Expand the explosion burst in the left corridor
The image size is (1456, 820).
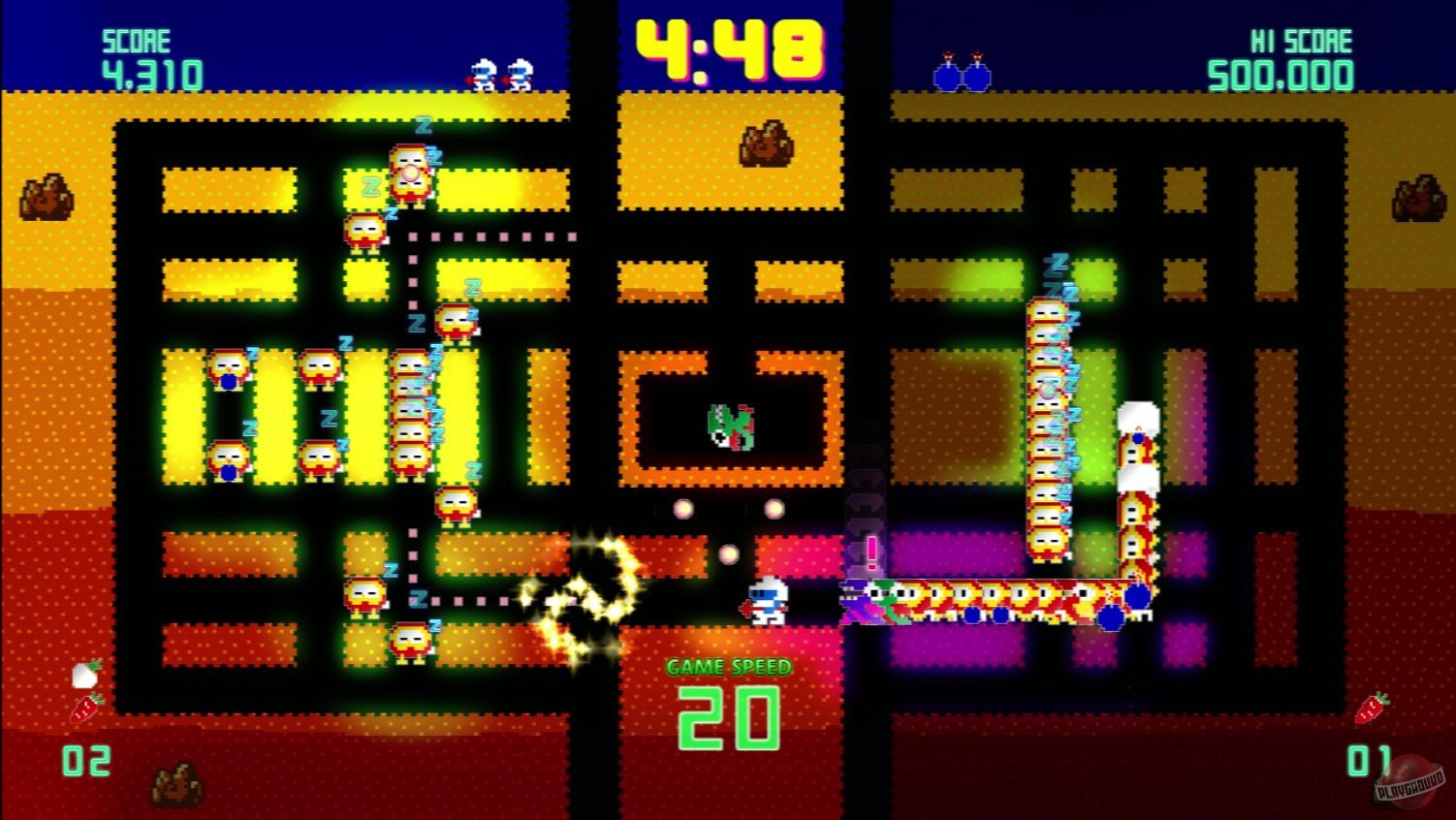[583, 582]
